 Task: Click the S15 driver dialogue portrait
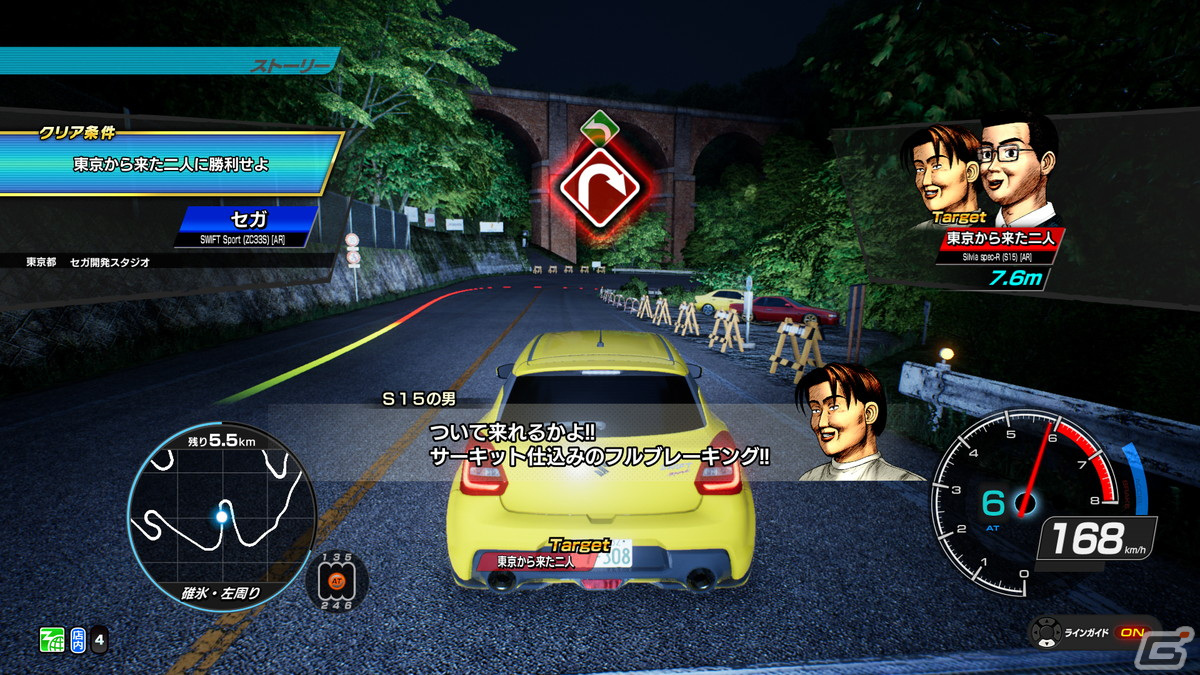point(843,420)
